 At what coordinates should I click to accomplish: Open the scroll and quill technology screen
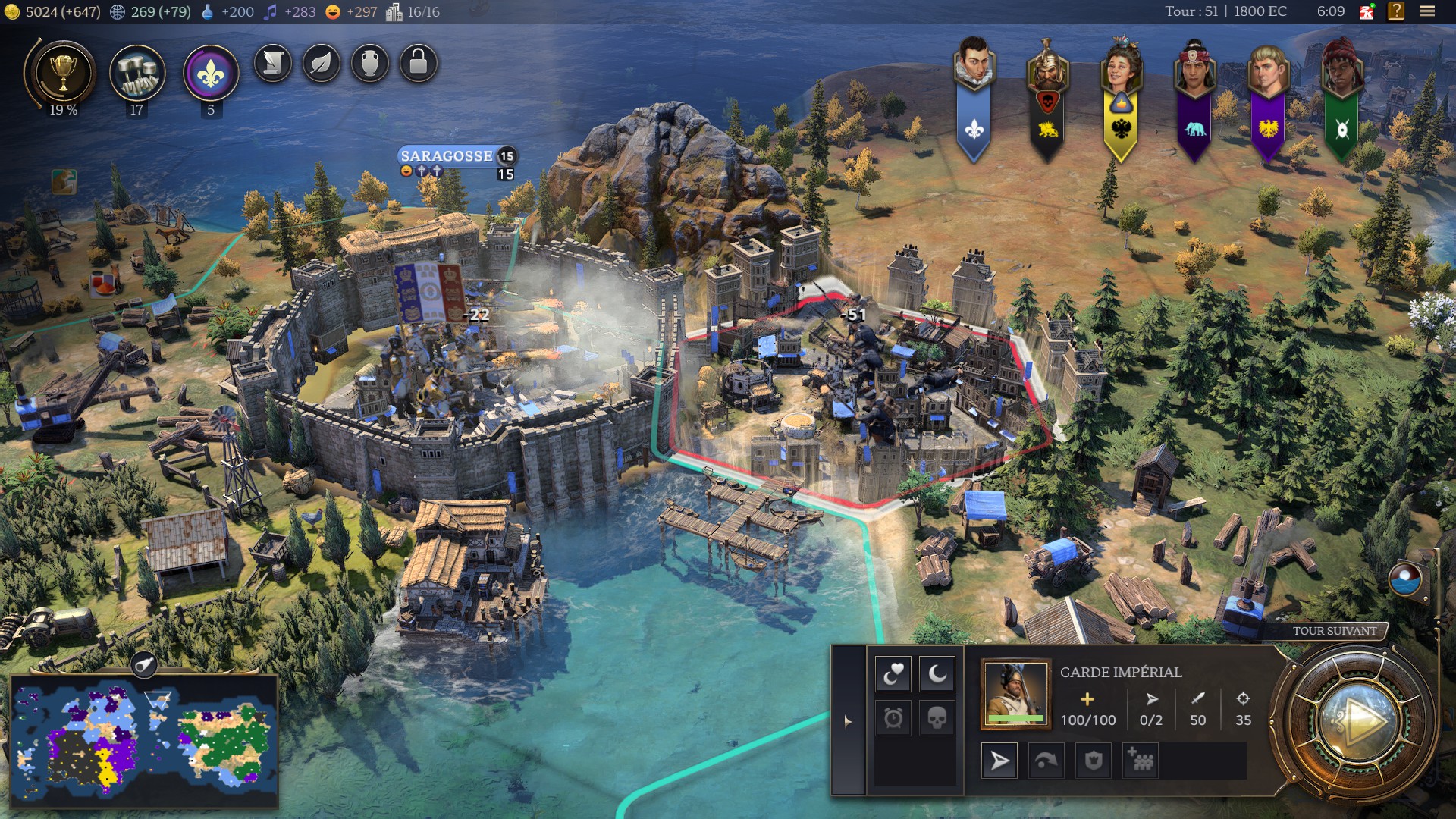click(273, 63)
